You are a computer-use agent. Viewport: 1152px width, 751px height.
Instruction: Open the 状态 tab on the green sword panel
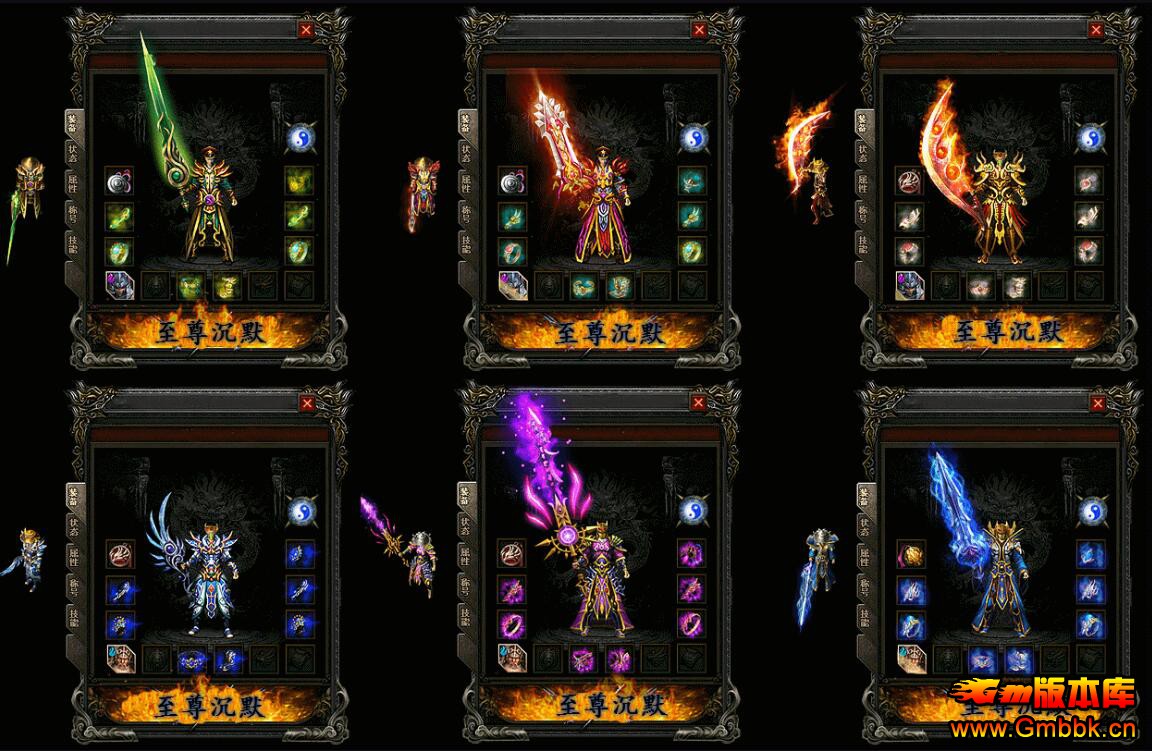73,152
